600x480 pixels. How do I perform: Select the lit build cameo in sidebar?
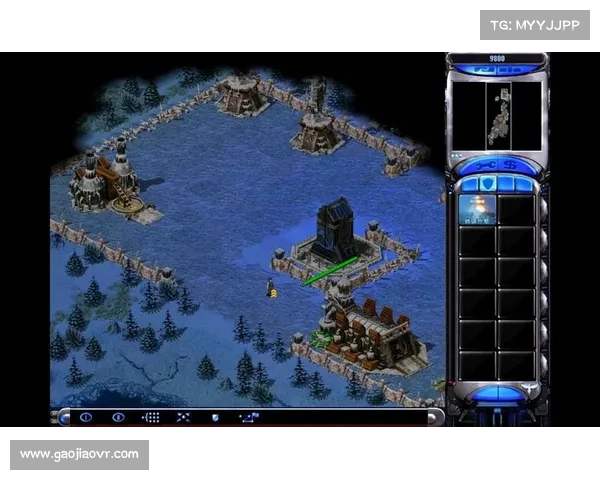click(x=477, y=209)
